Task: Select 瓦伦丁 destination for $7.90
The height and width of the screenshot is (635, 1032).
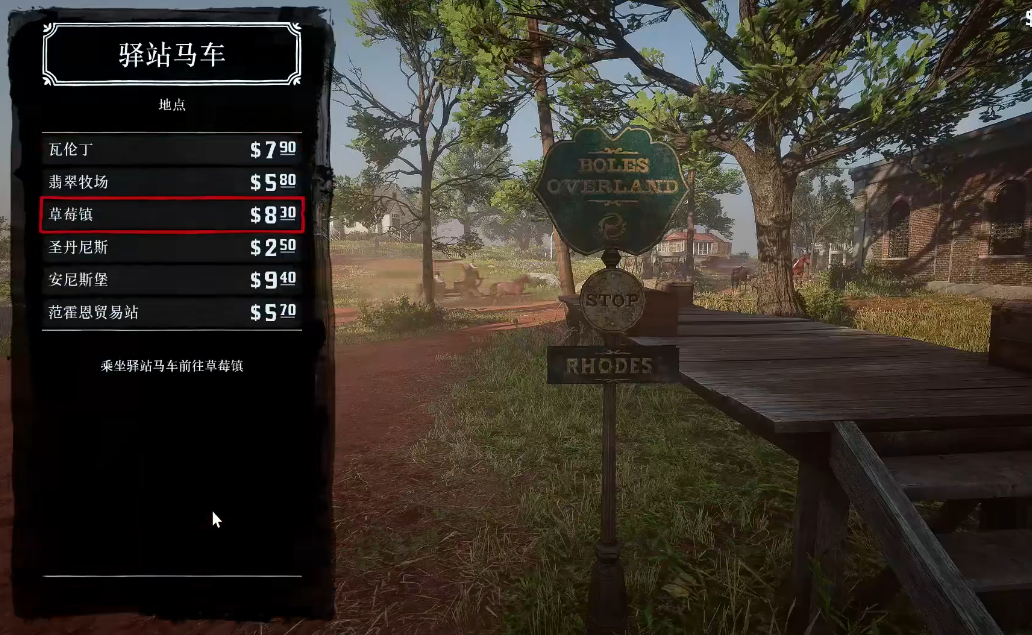Action: point(171,150)
